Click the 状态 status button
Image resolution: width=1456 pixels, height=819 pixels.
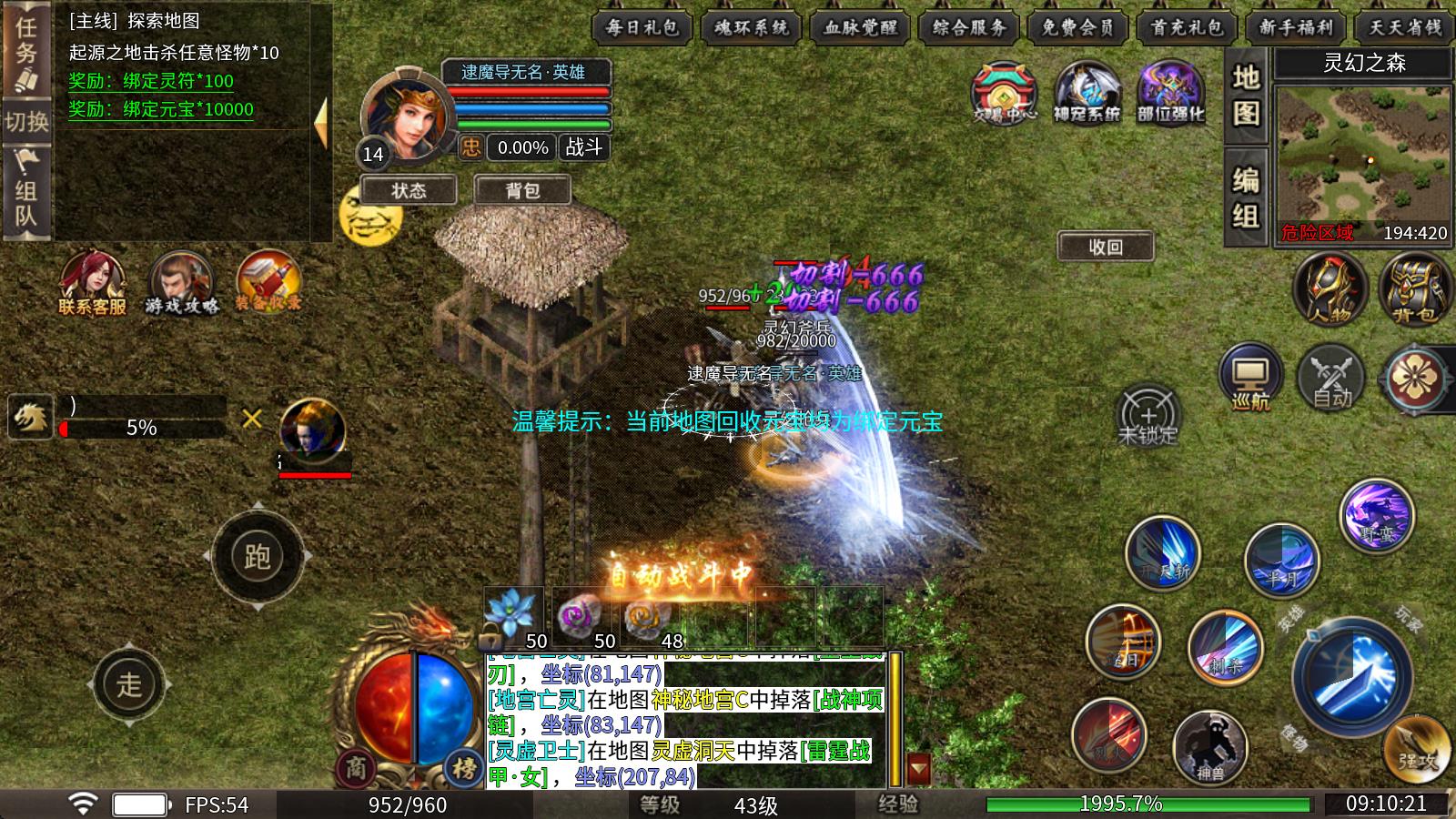click(409, 190)
